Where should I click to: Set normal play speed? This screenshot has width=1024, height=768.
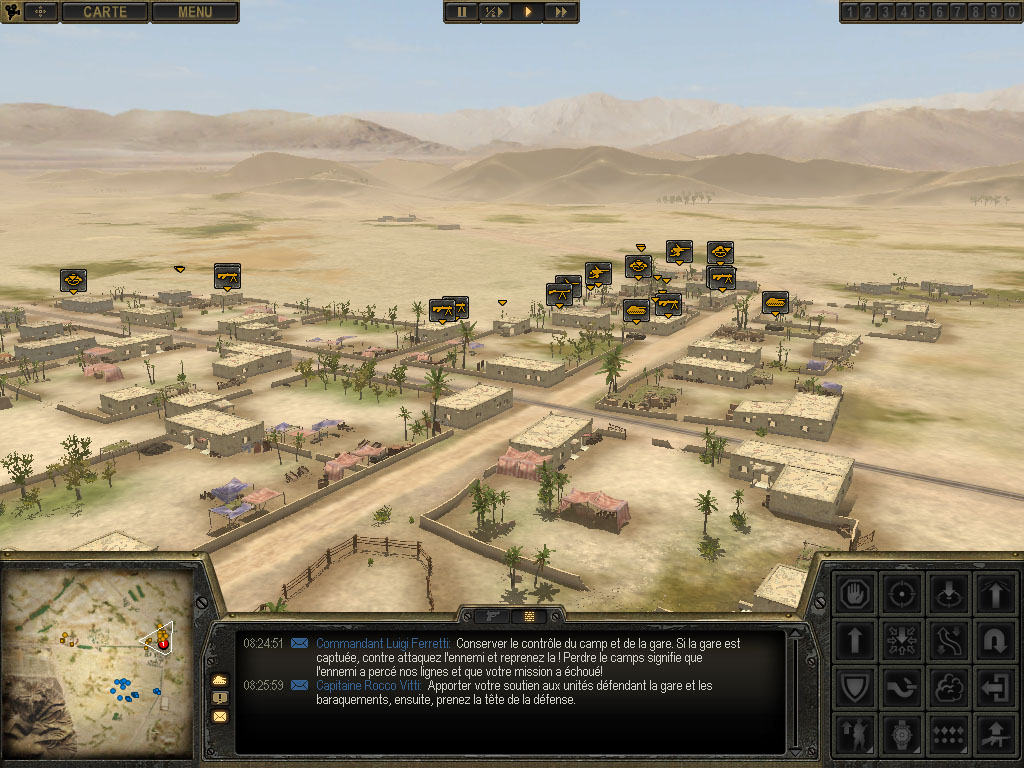pos(528,12)
